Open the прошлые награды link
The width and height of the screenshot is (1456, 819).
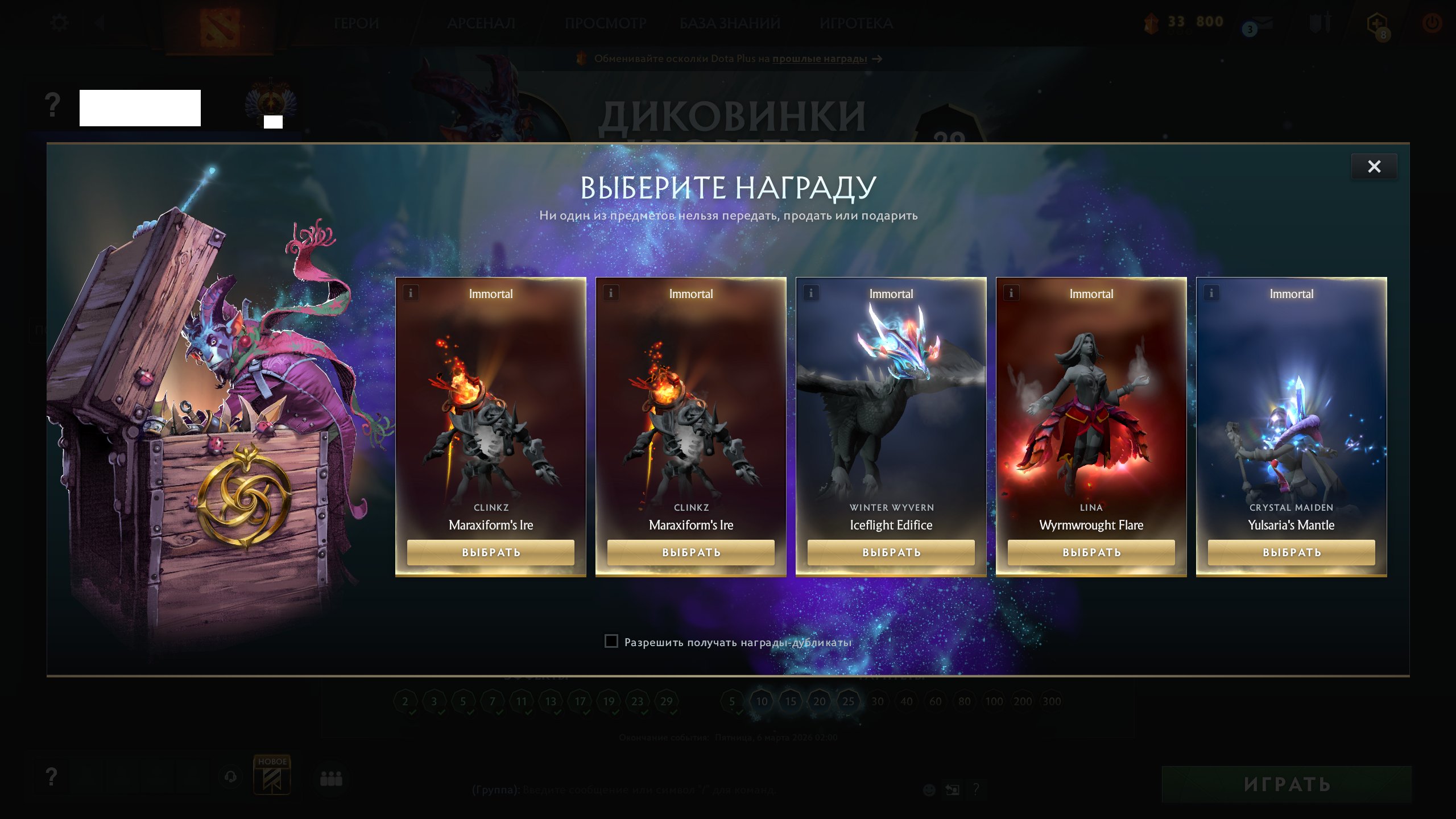(819, 59)
